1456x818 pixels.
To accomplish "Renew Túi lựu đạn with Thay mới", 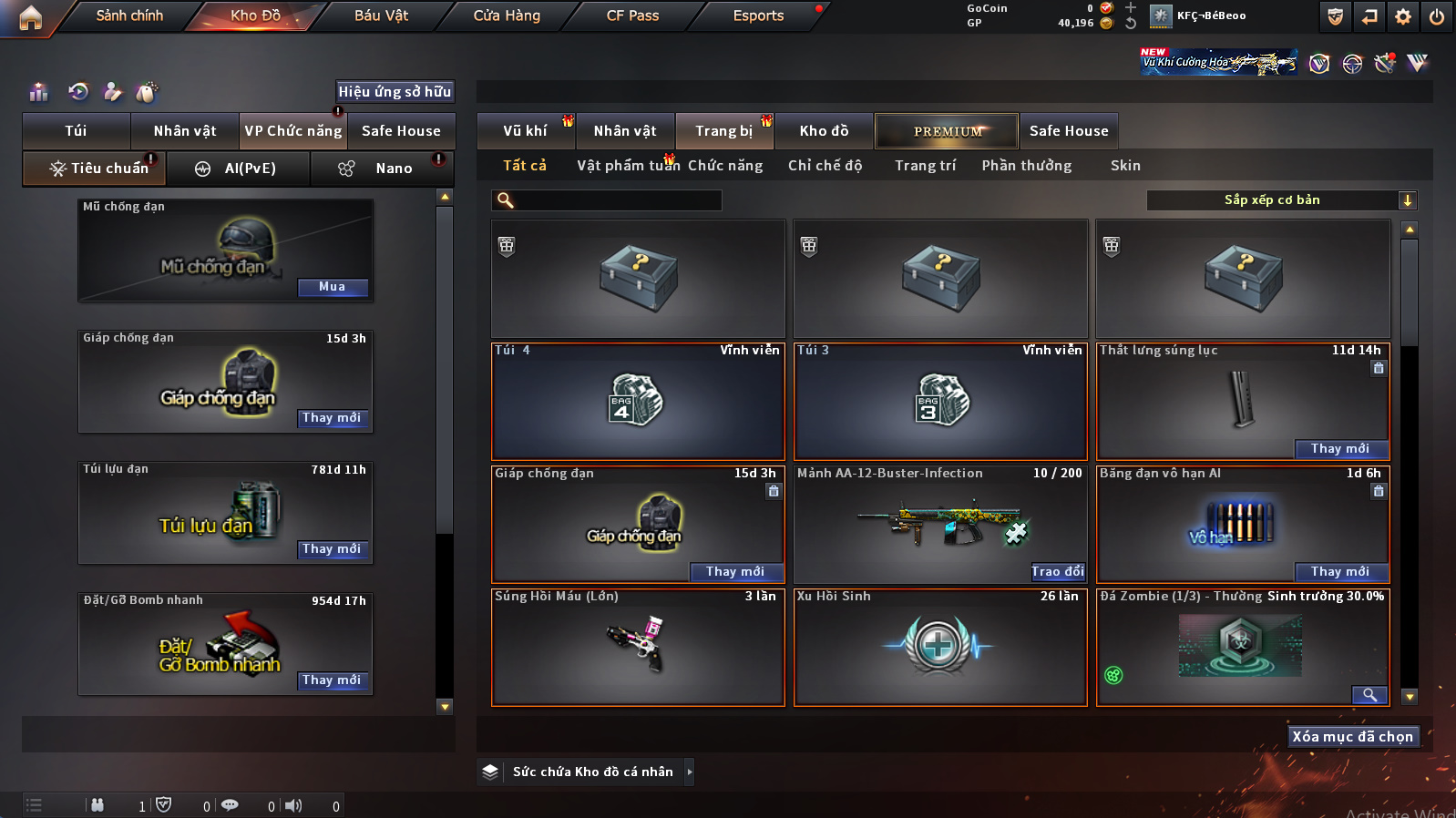I will point(333,549).
